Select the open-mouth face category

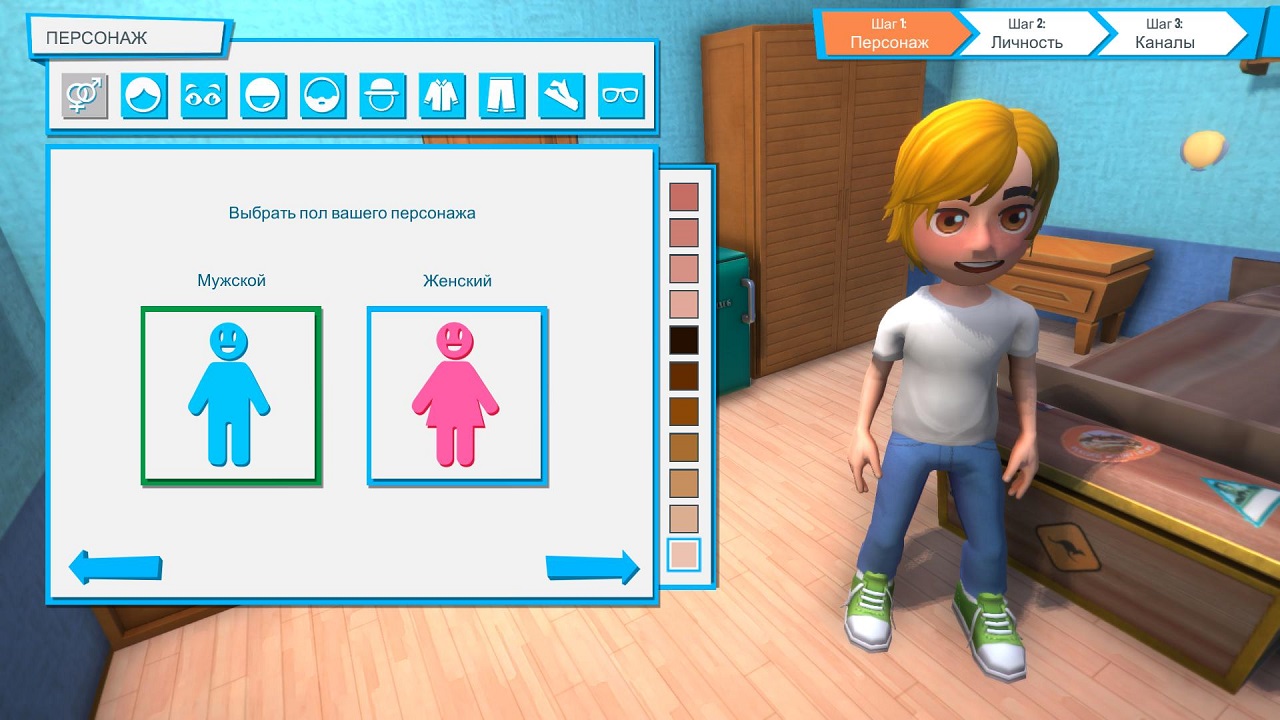(264, 96)
